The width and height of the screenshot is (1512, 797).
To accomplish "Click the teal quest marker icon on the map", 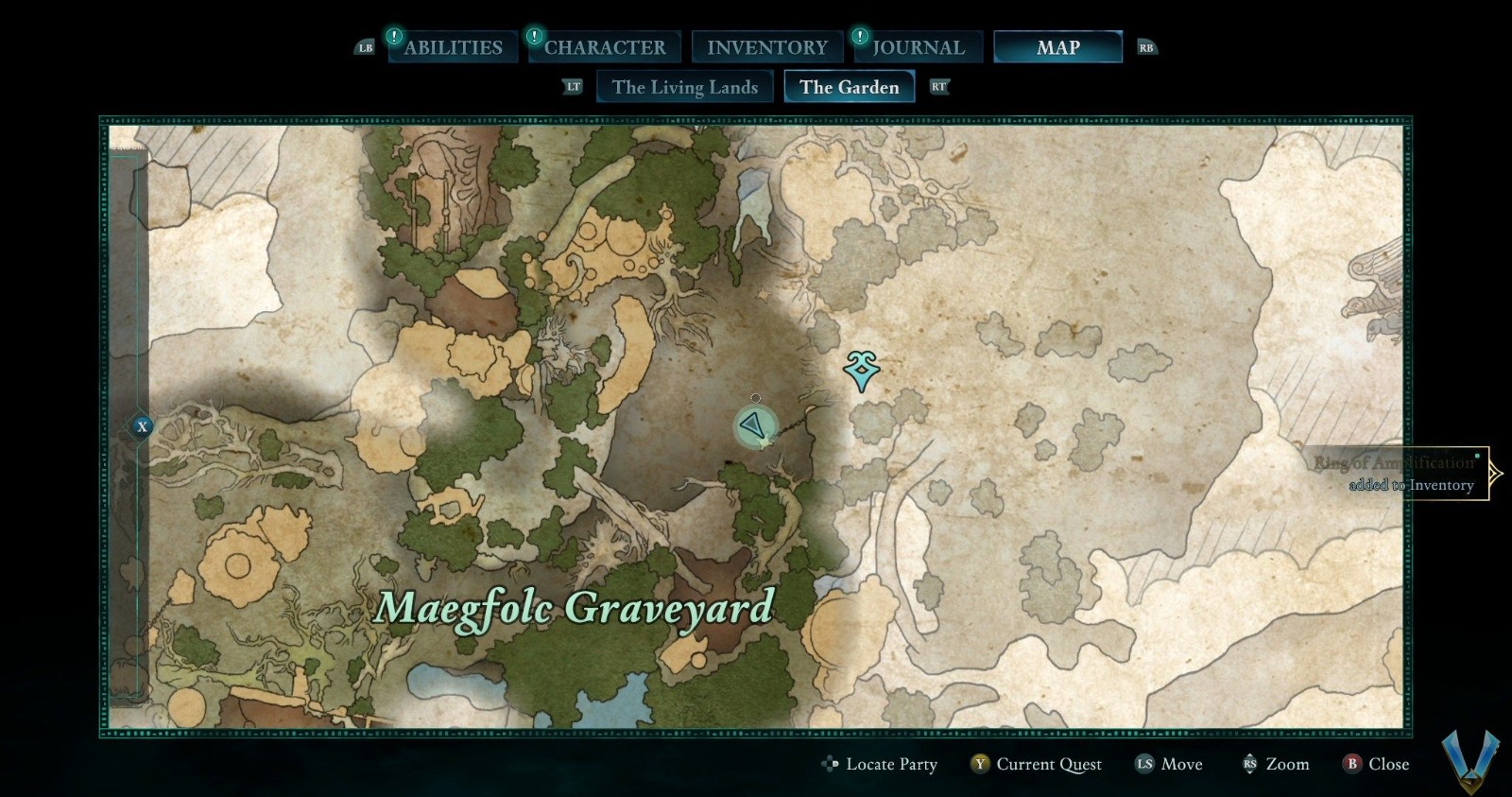I will coord(861,371).
